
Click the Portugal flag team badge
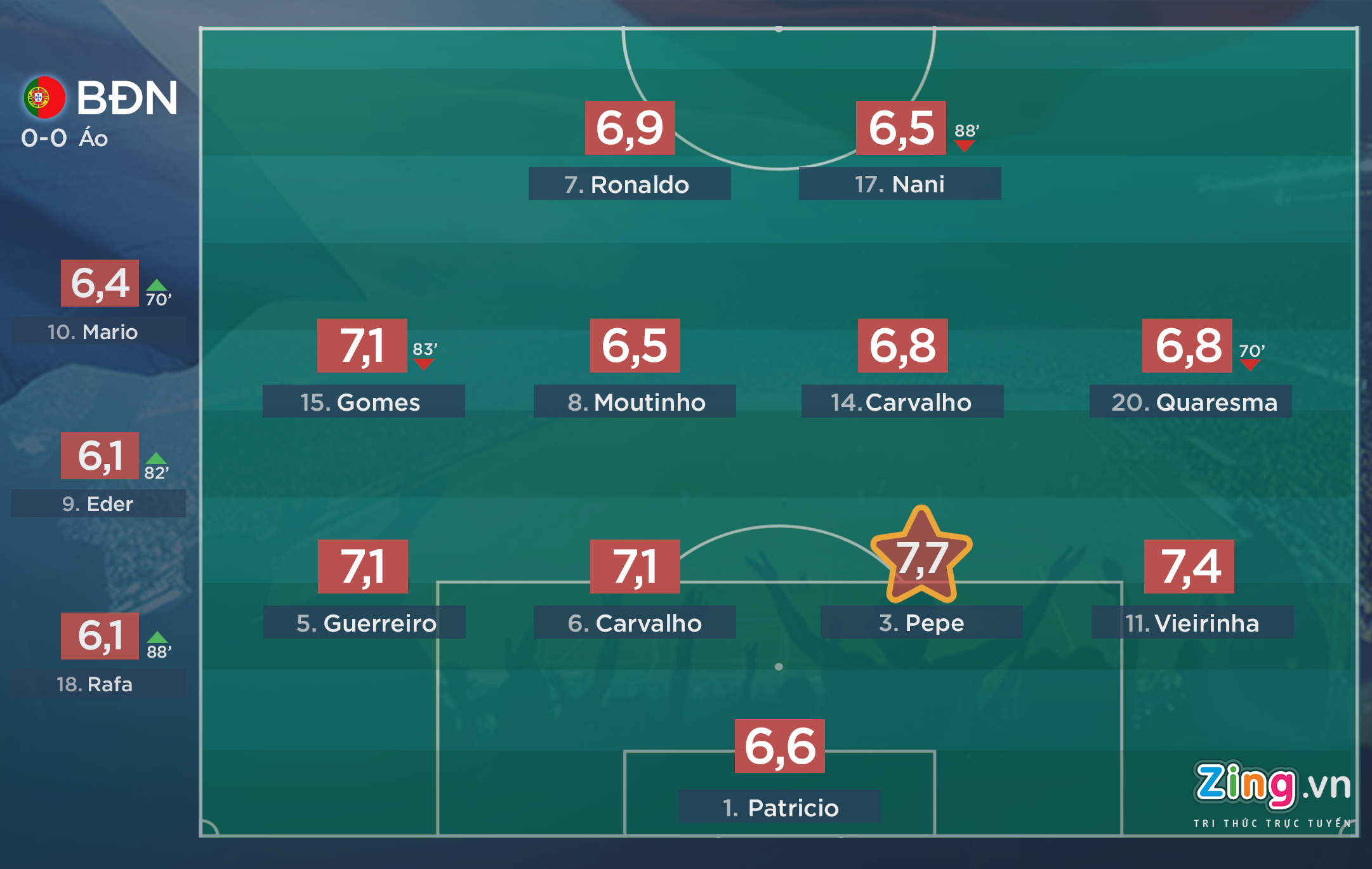[44, 98]
